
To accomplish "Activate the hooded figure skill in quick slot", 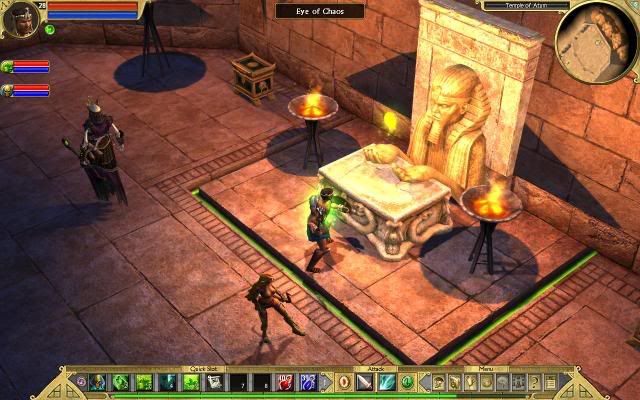I will (x=98, y=381).
